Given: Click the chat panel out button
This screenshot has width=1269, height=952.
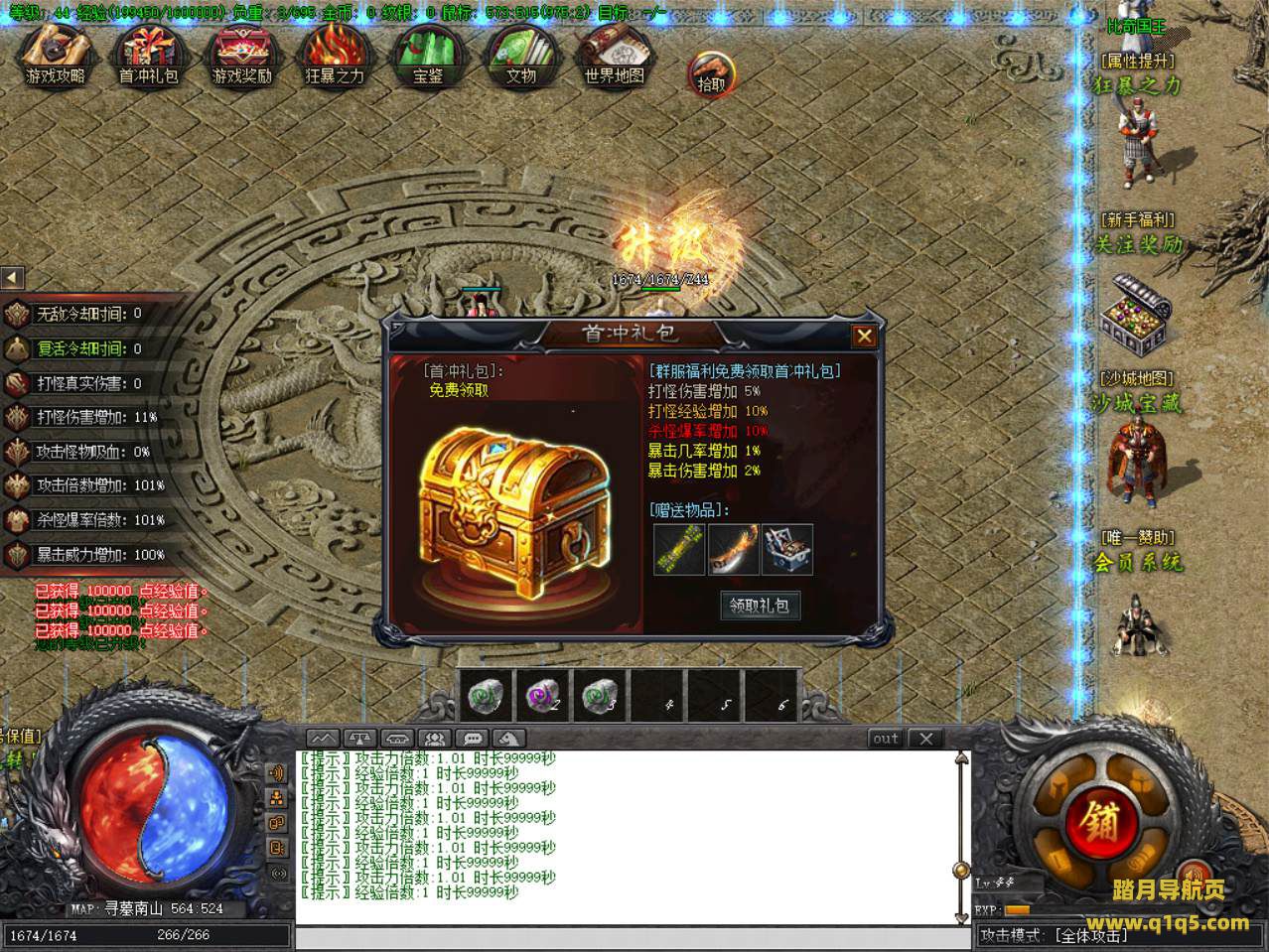Looking at the screenshot, I should [x=885, y=739].
